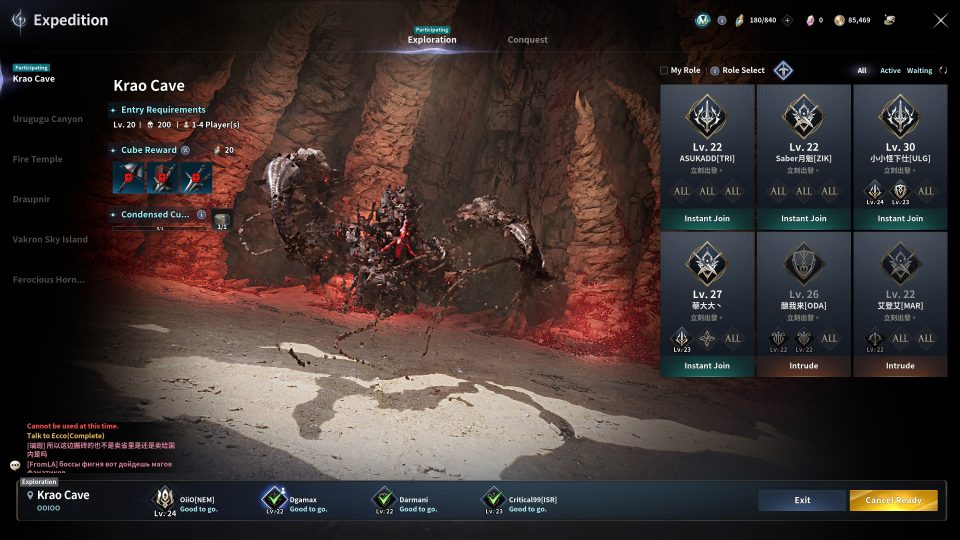Open the Draupnir expedition entry
This screenshot has height=540, width=960.
tap(32, 199)
